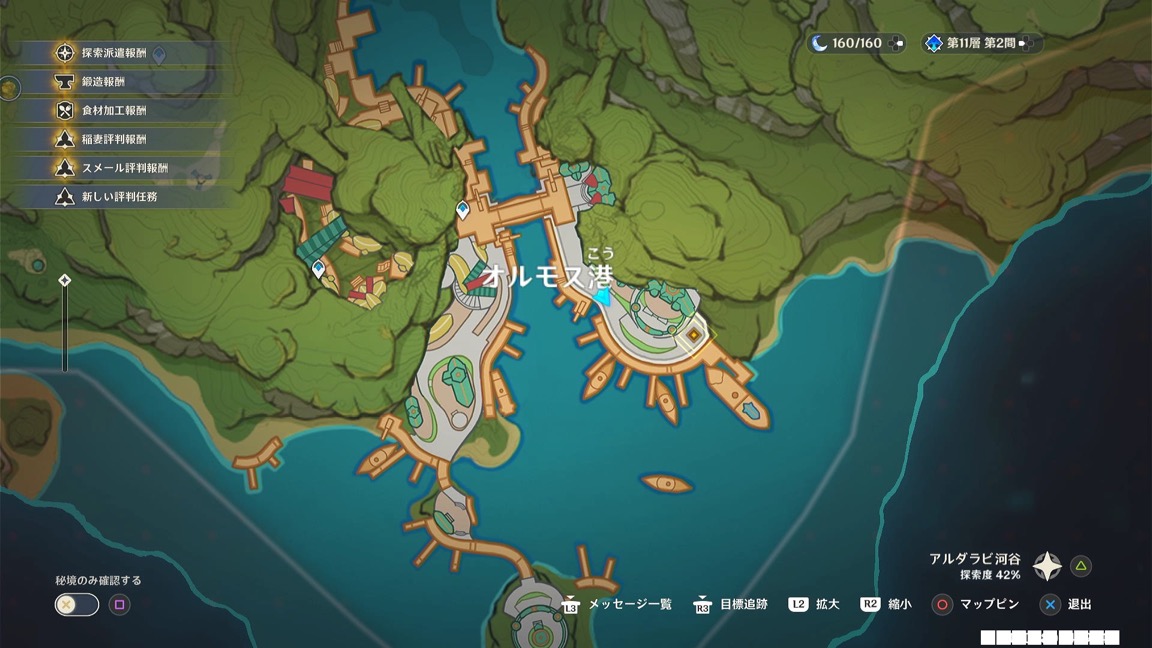Open the アルダラビ河谷 region compass star icon
Image resolution: width=1152 pixels, height=648 pixels.
point(1047,566)
